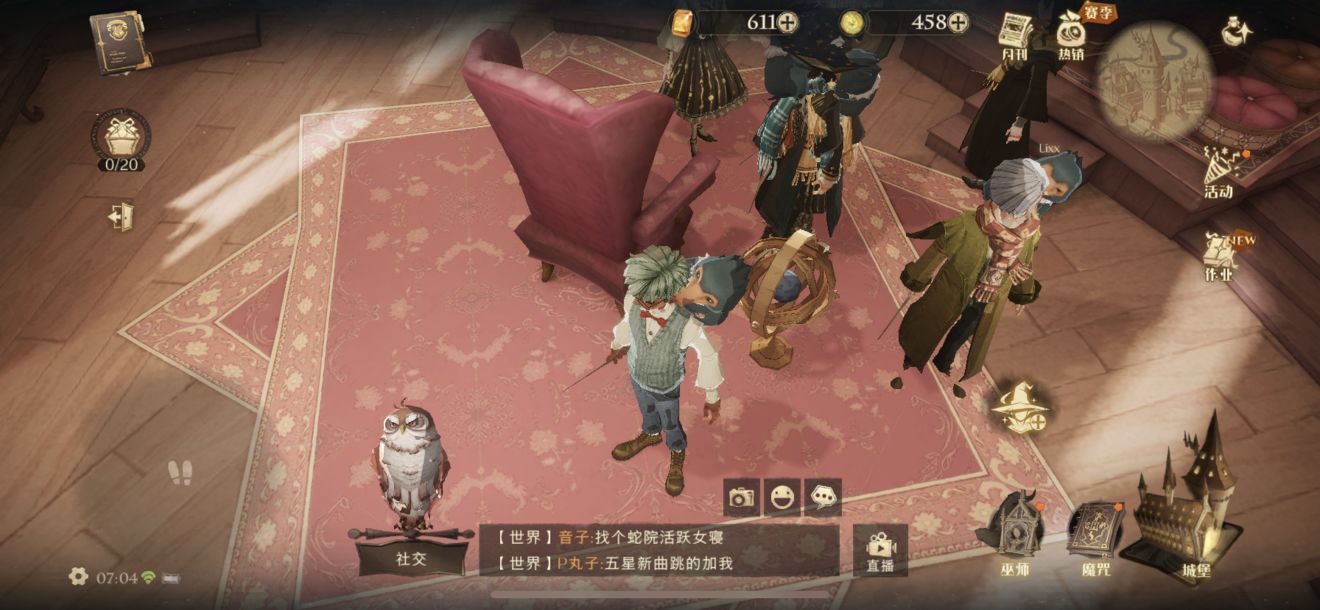Click the exit door icon
Viewport: 1320px width, 610px height.
click(122, 216)
